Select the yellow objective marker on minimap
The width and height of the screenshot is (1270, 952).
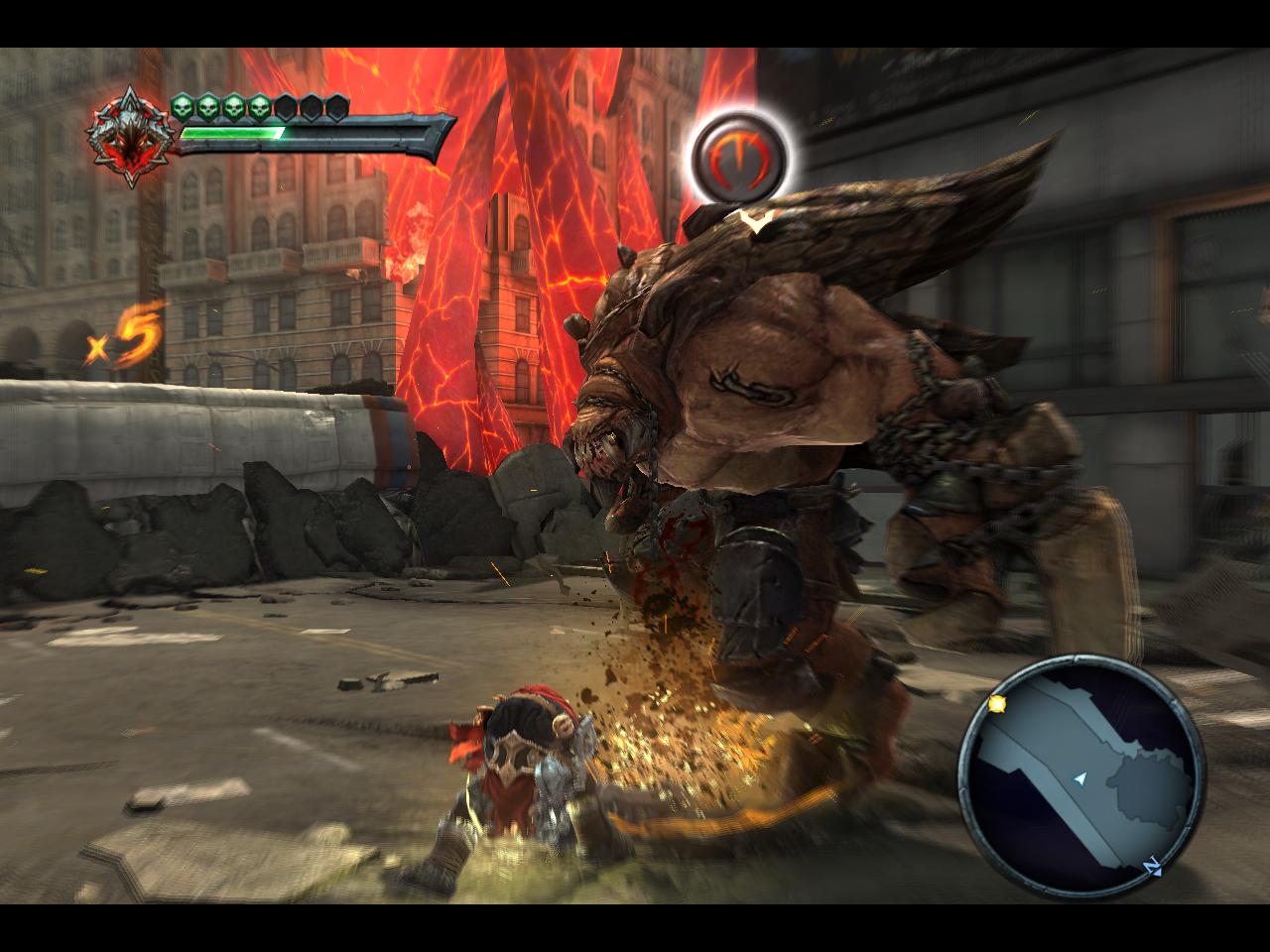pyautogui.click(x=996, y=704)
